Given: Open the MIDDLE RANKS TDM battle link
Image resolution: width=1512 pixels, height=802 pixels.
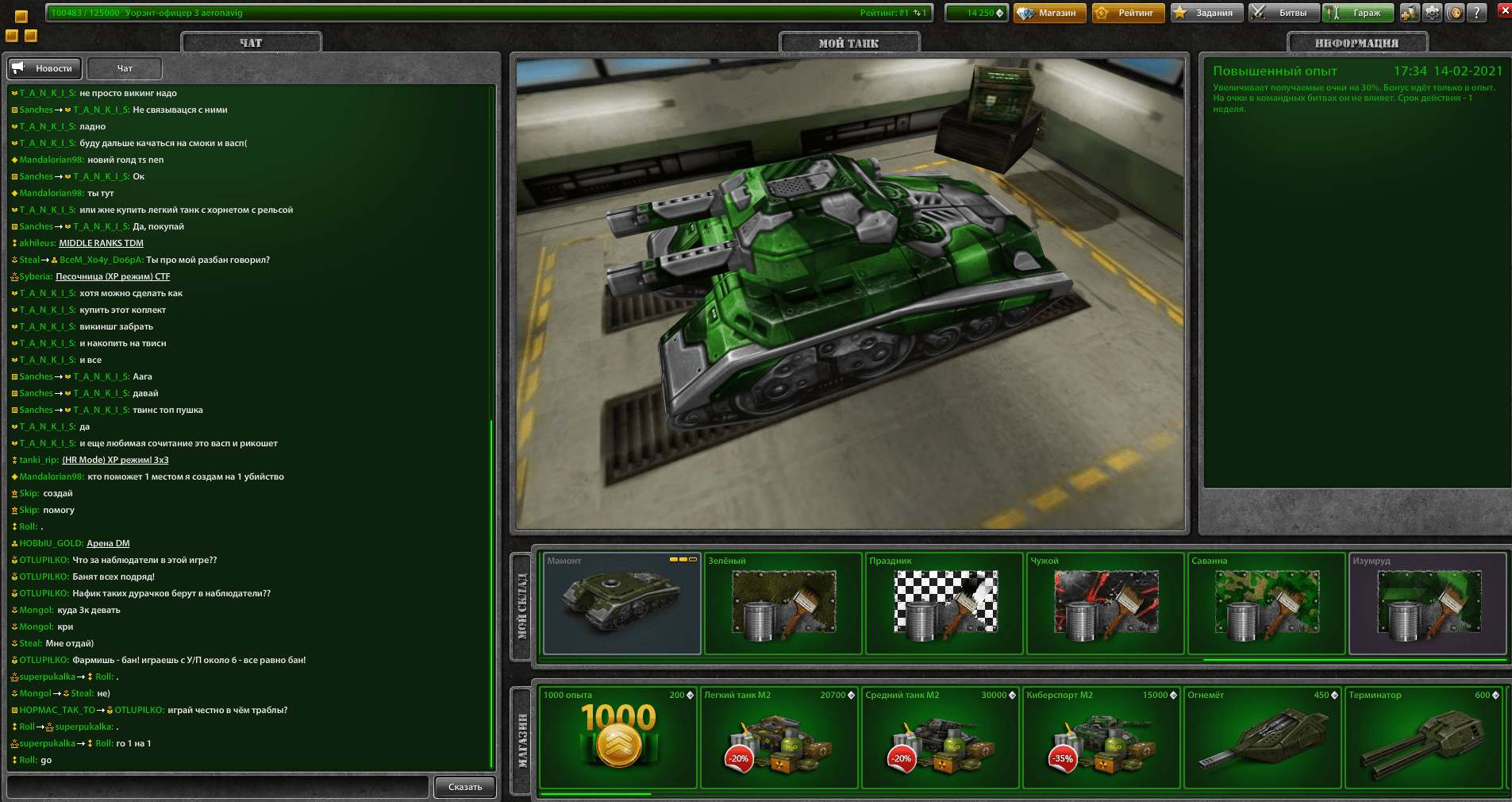Looking at the screenshot, I should (101, 243).
